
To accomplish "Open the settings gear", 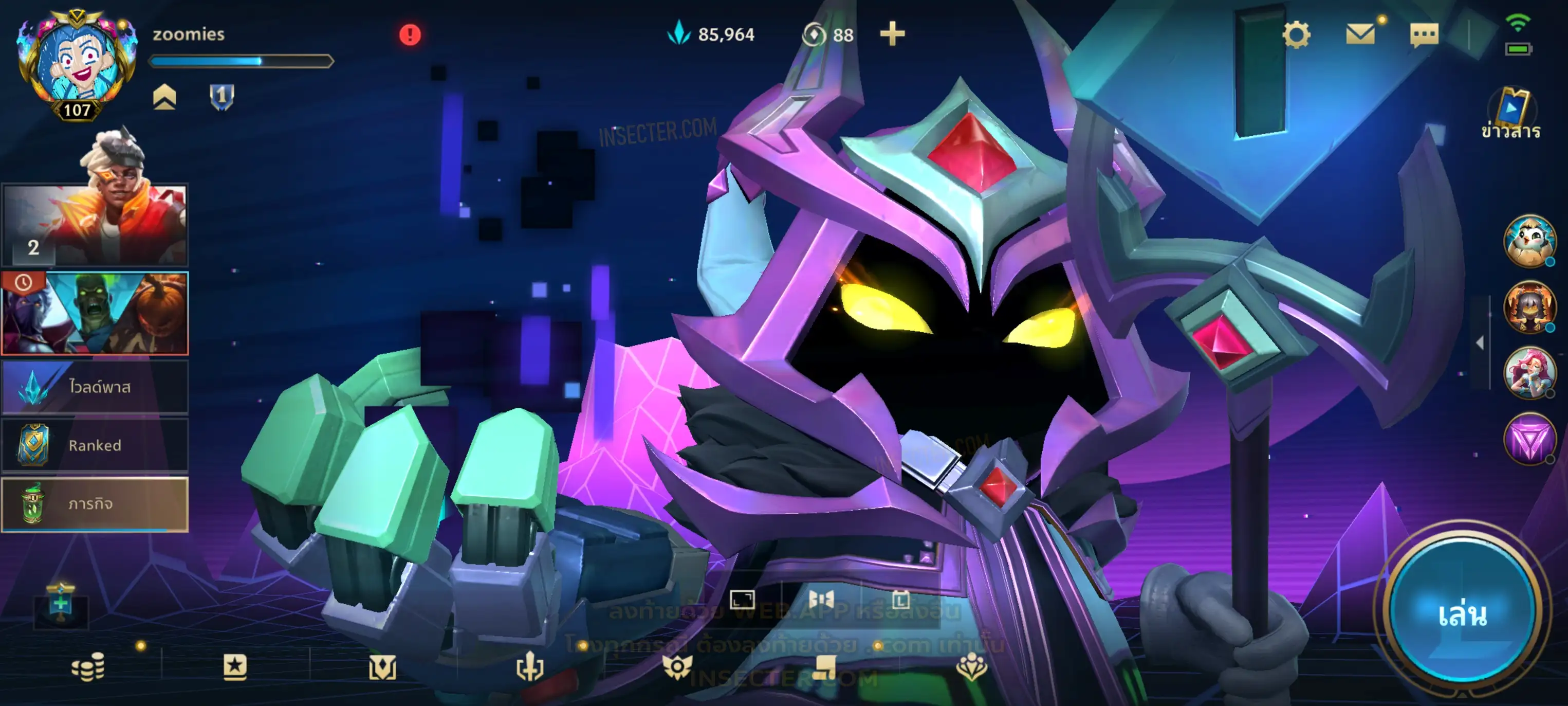I will (x=1296, y=35).
